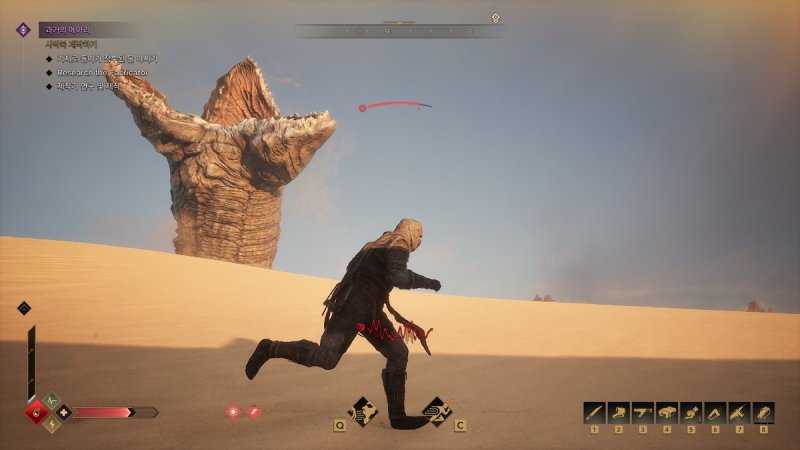Equip the cutting tool in slot 7
The width and height of the screenshot is (800, 450).
pos(739,412)
